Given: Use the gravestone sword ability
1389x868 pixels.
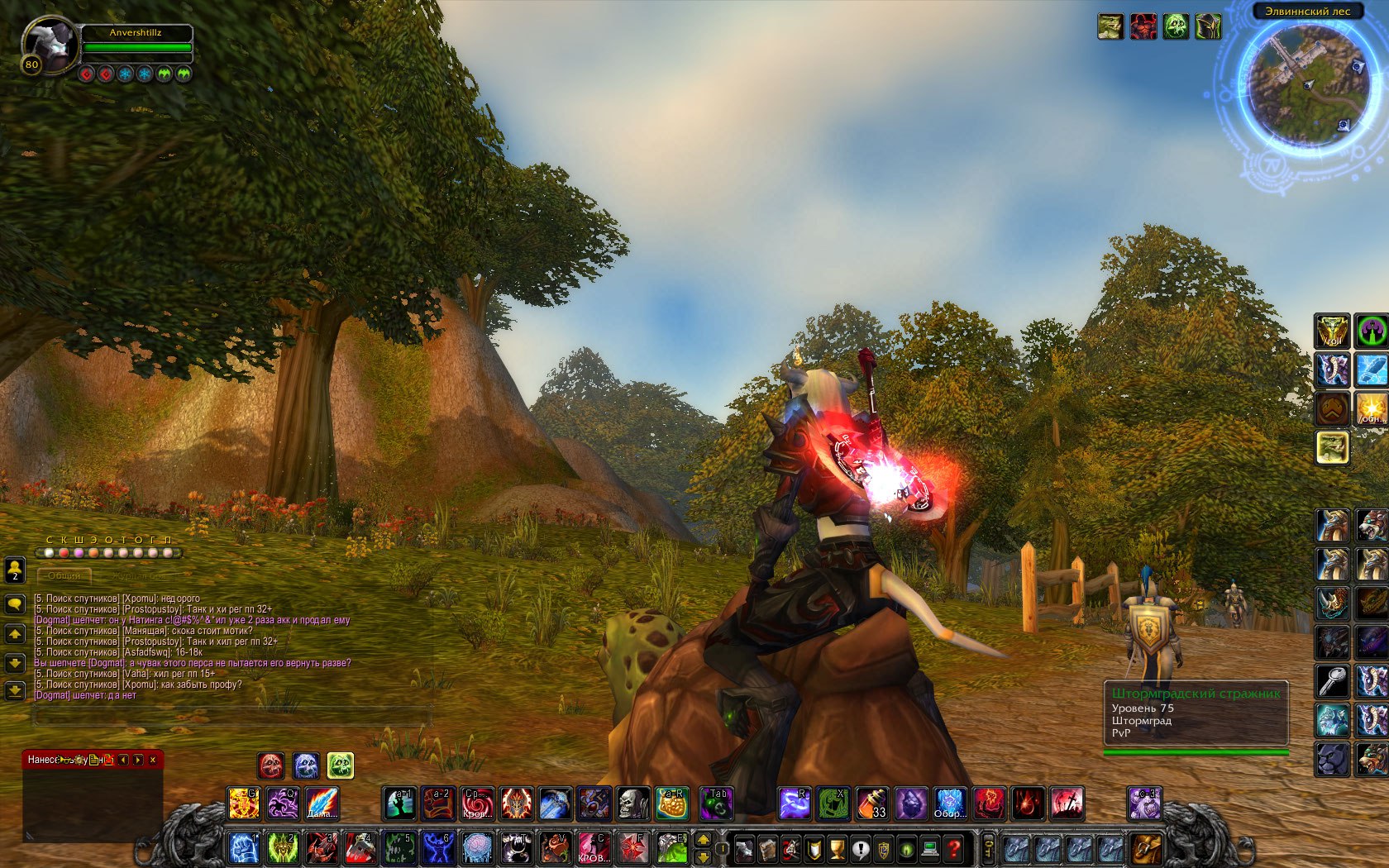Looking at the screenshot, I should click(x=1067, y=803).
